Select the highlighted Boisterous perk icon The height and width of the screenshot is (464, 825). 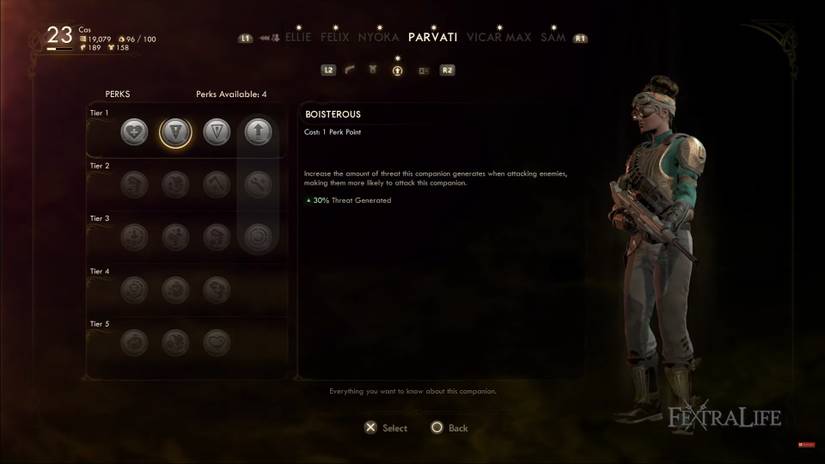click(175, 132)
